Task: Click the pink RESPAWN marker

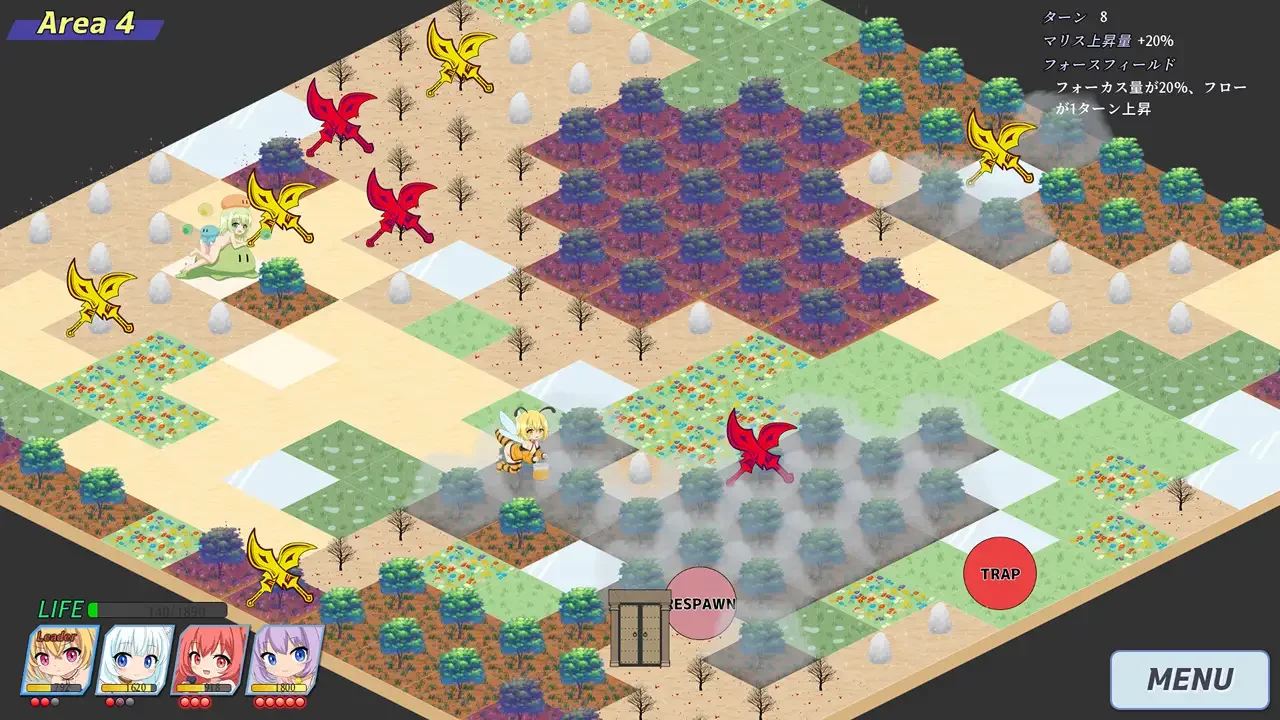Action: click(x=701, y=603)
